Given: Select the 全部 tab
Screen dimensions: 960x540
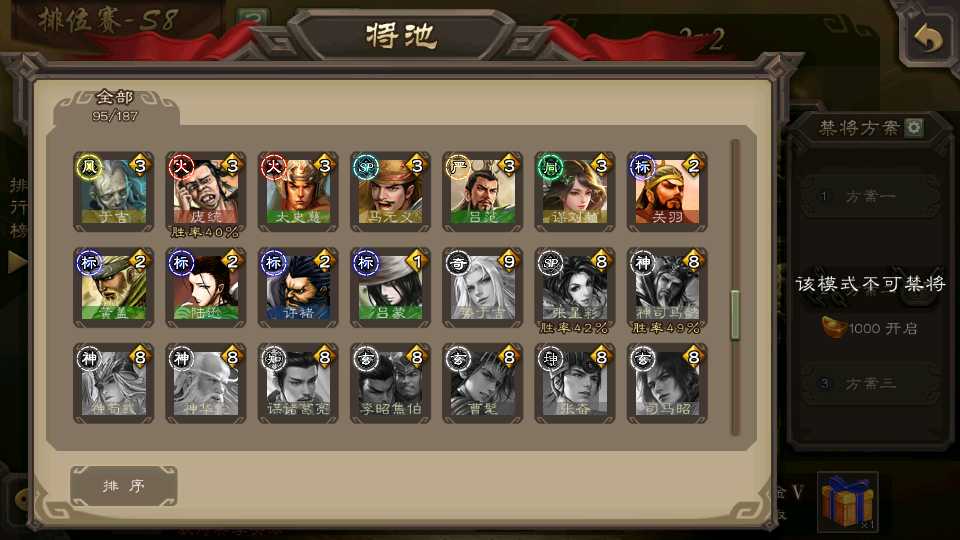Looking at the screenshot, I should point(115,105).
